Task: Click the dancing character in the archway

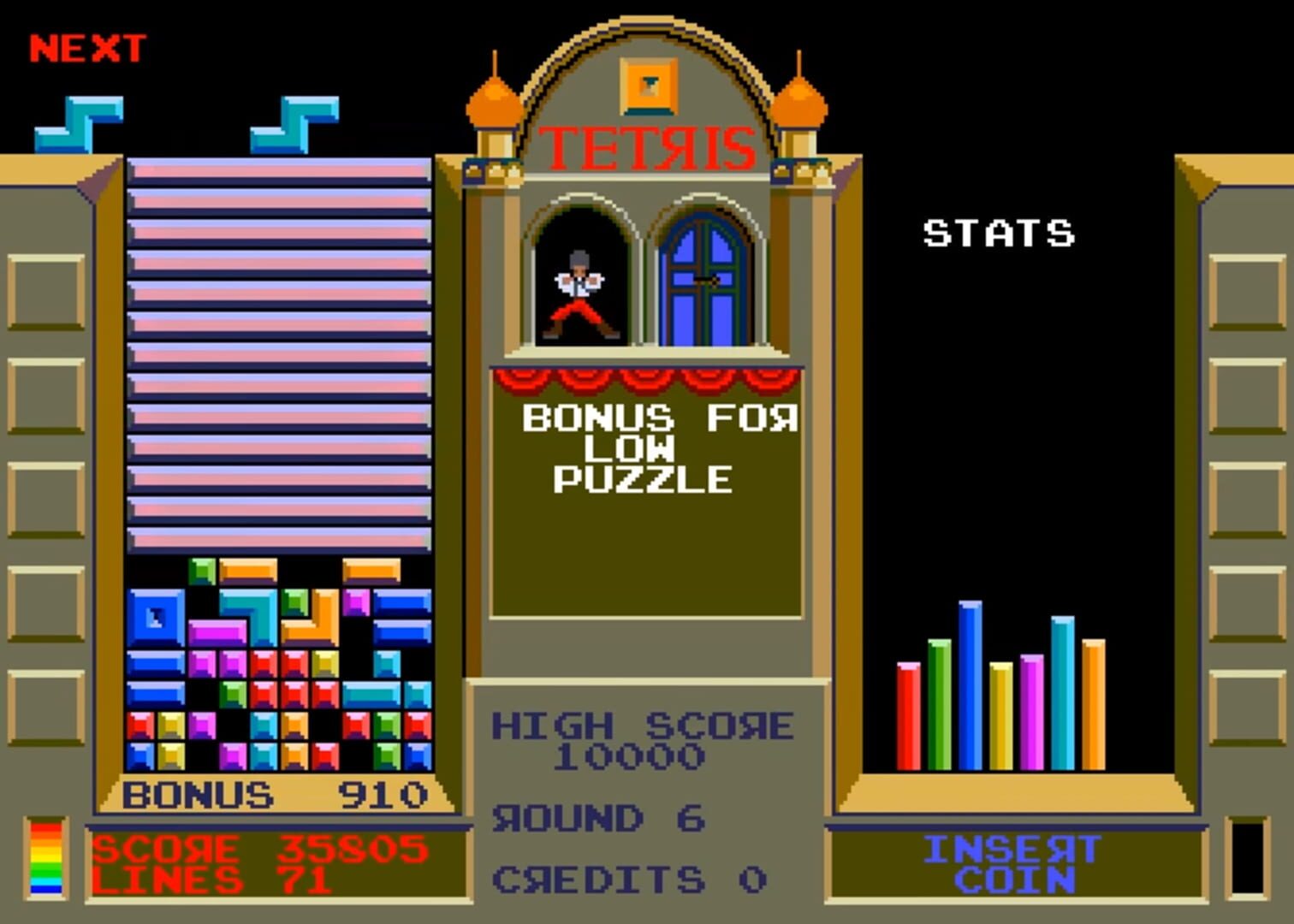Action: 578,291
